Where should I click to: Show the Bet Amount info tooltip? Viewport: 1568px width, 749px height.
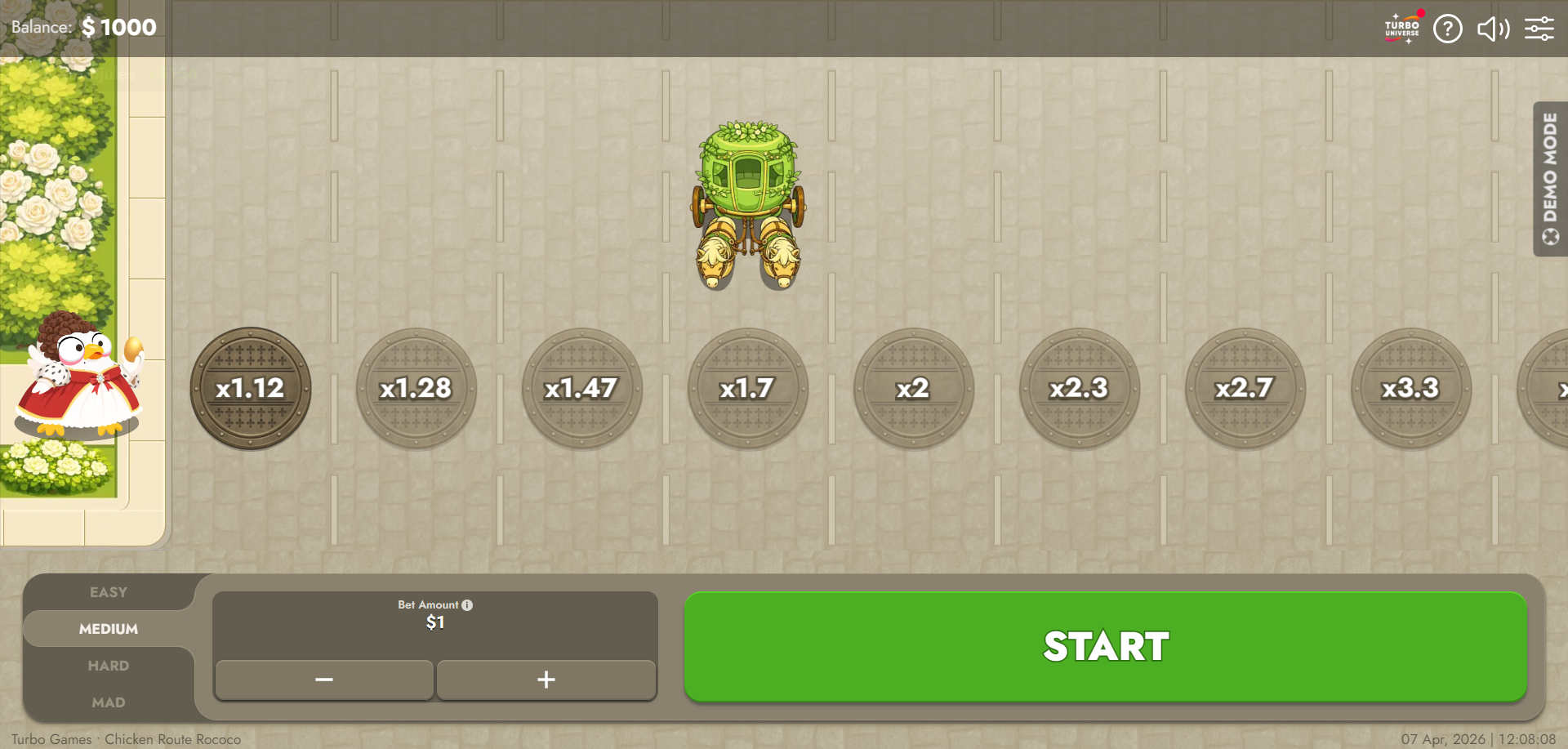point(467,605)
